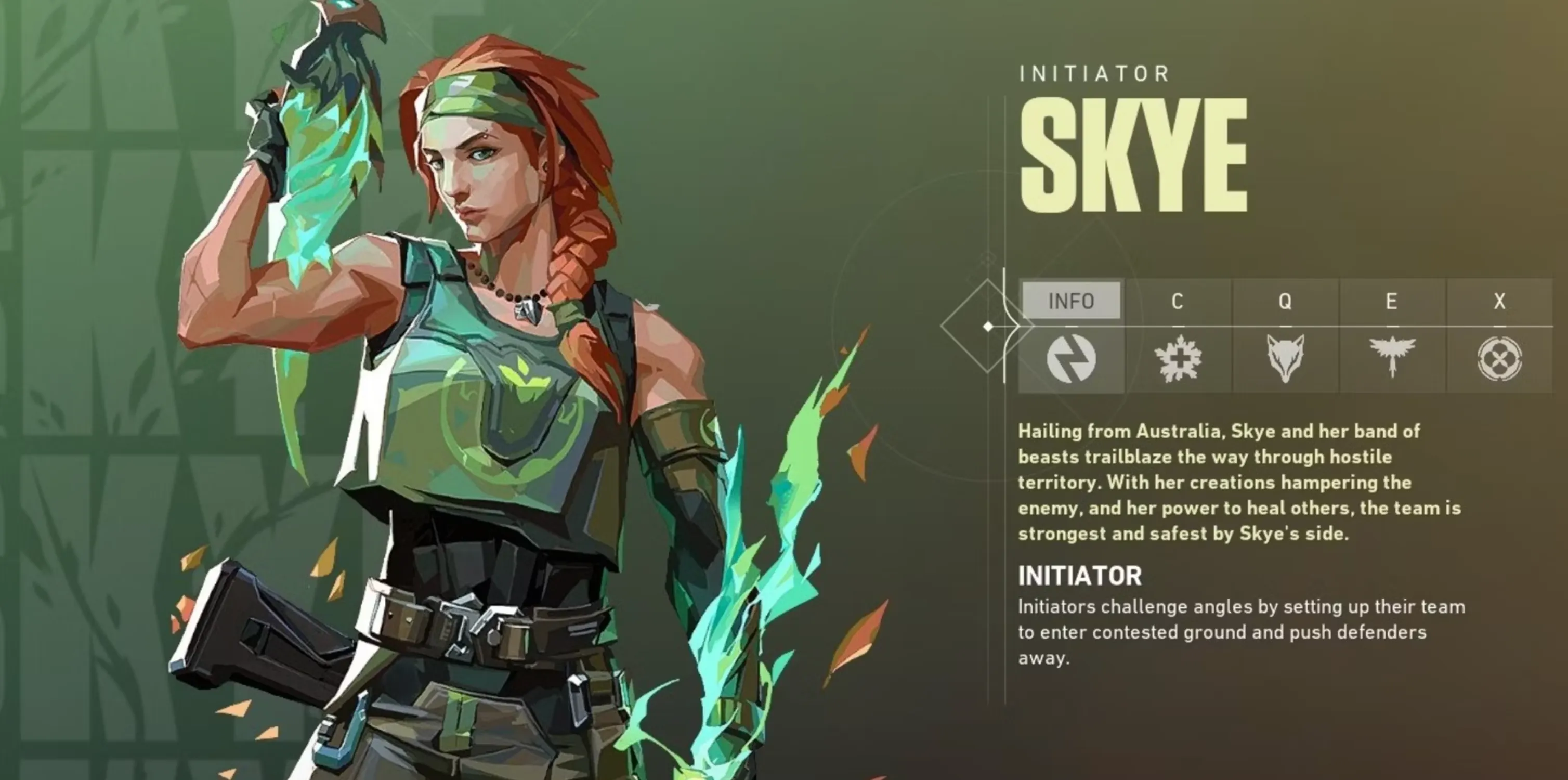Click the Initiator role swirl icon
Image resolution: width=1568 pixels, height=780 pixels.
pos(1070,359)
